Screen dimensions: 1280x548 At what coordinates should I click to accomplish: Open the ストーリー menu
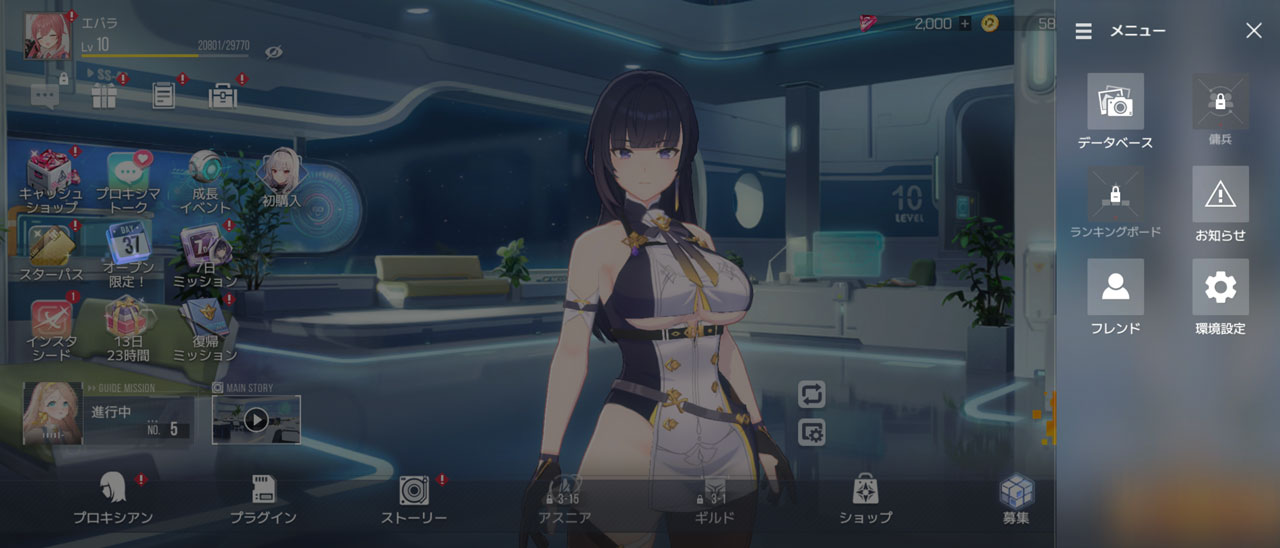pos(413,498)
